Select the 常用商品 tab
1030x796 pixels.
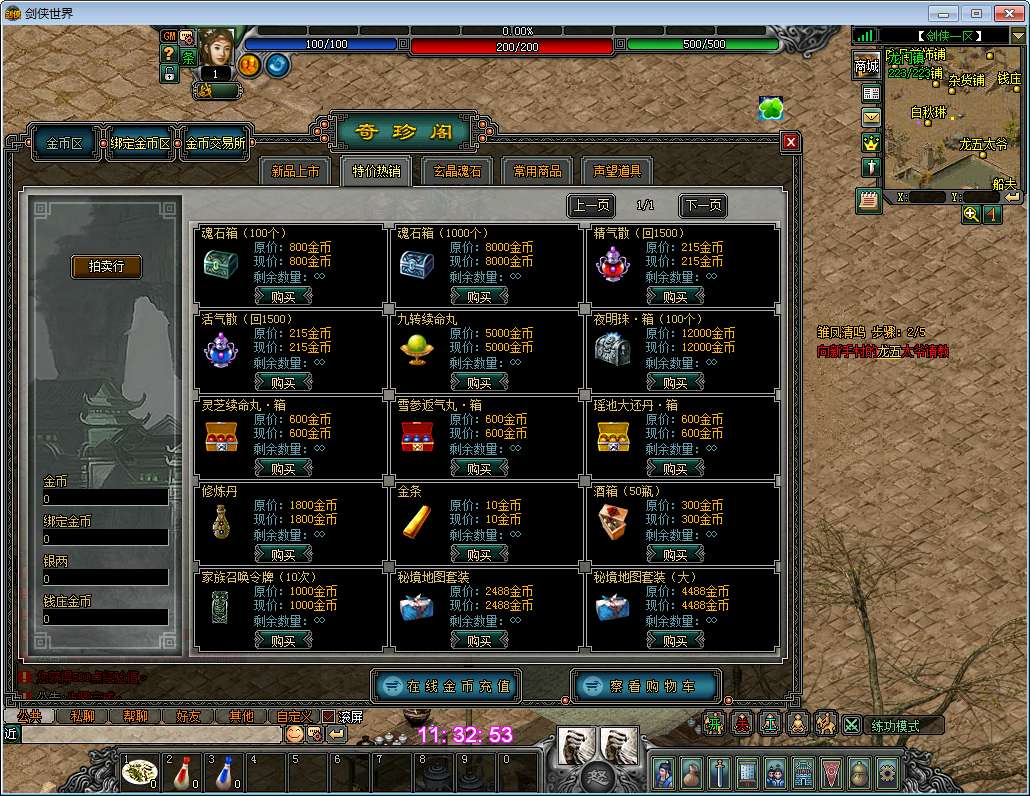[x=538, y=171]
